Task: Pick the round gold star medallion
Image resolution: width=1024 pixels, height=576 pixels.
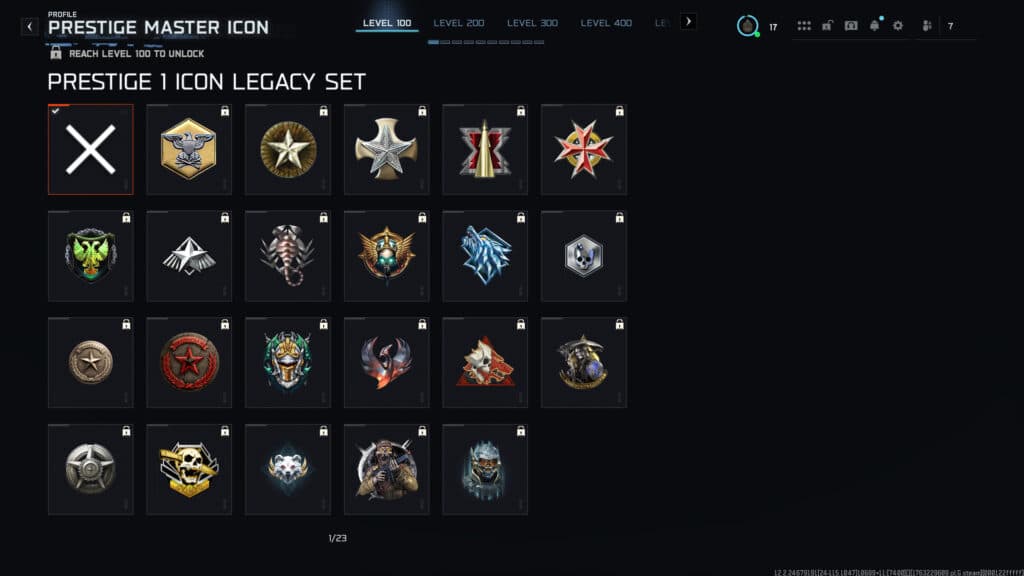Action: tap(288, 149)
